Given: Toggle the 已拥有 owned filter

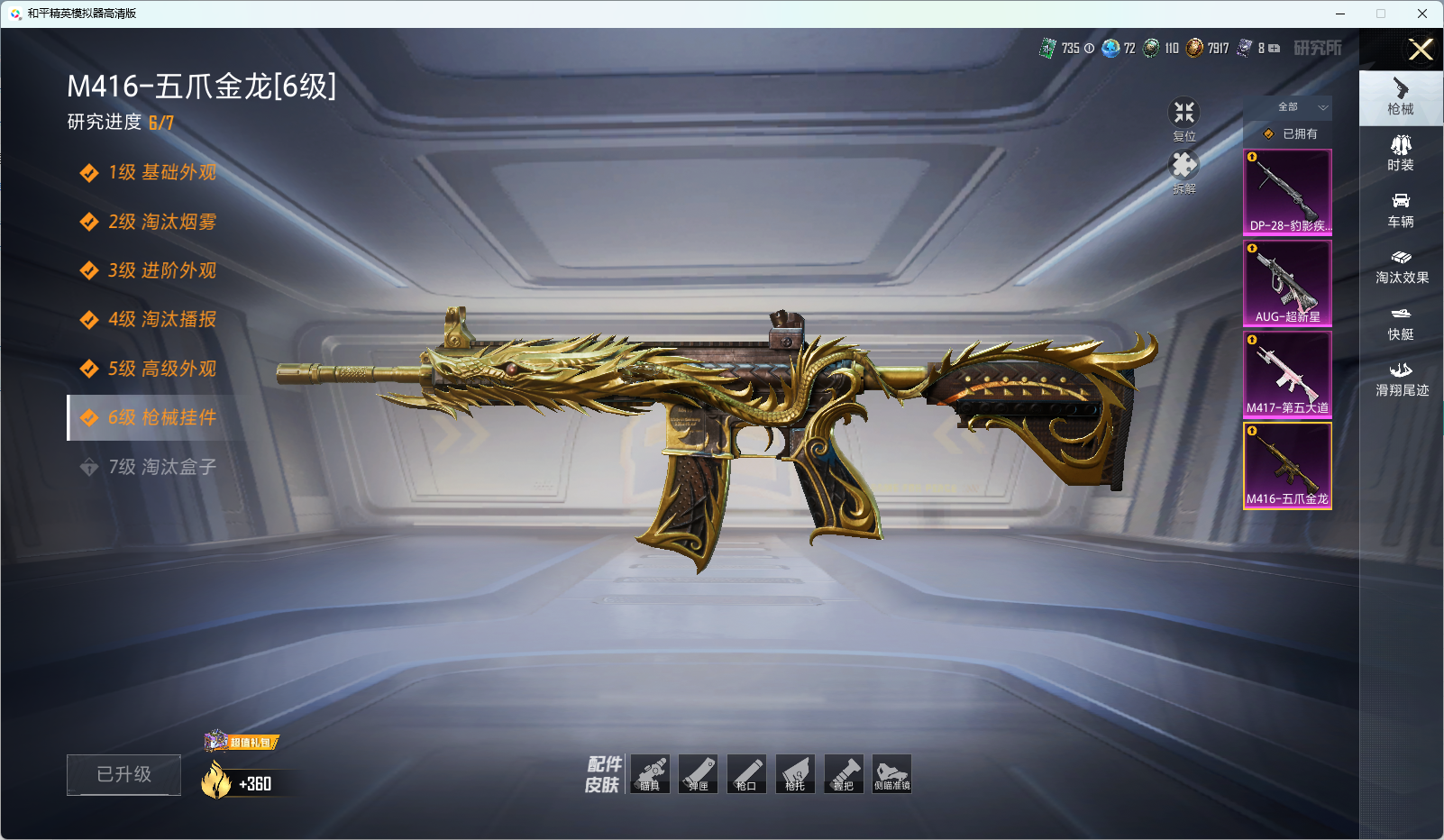Looking at the screenshot, I should click(1291, 133).
